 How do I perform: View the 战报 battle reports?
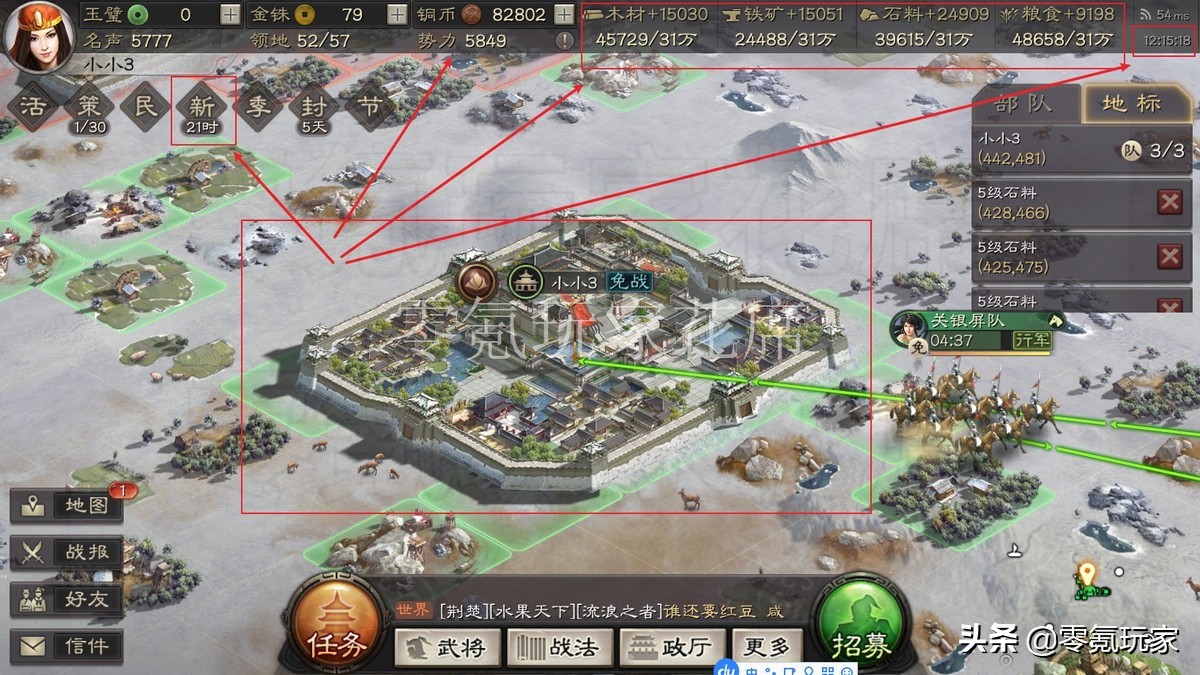pos(66,552)
